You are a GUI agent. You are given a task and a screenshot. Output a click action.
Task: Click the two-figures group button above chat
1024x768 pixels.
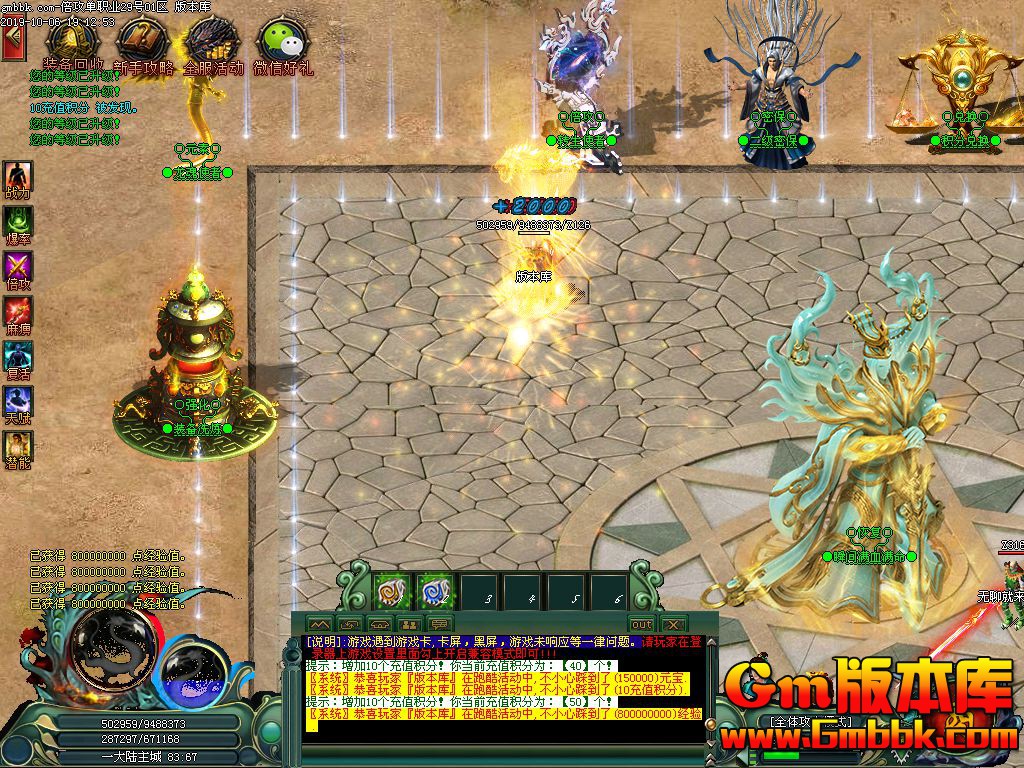pos(409,625)
